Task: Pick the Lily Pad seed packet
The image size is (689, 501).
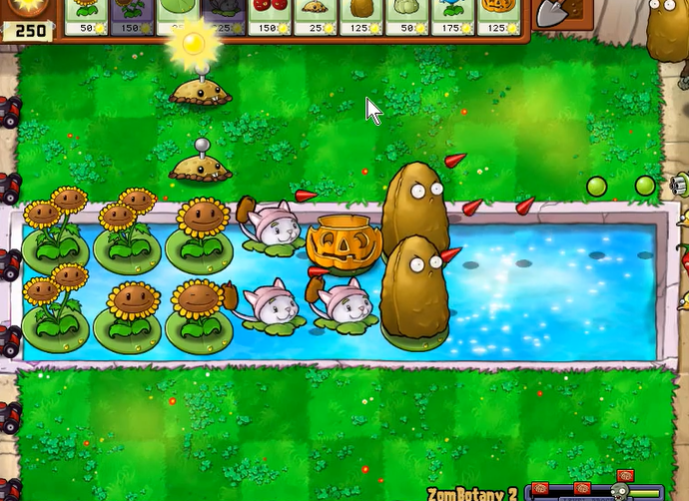Action: (179, 16)
